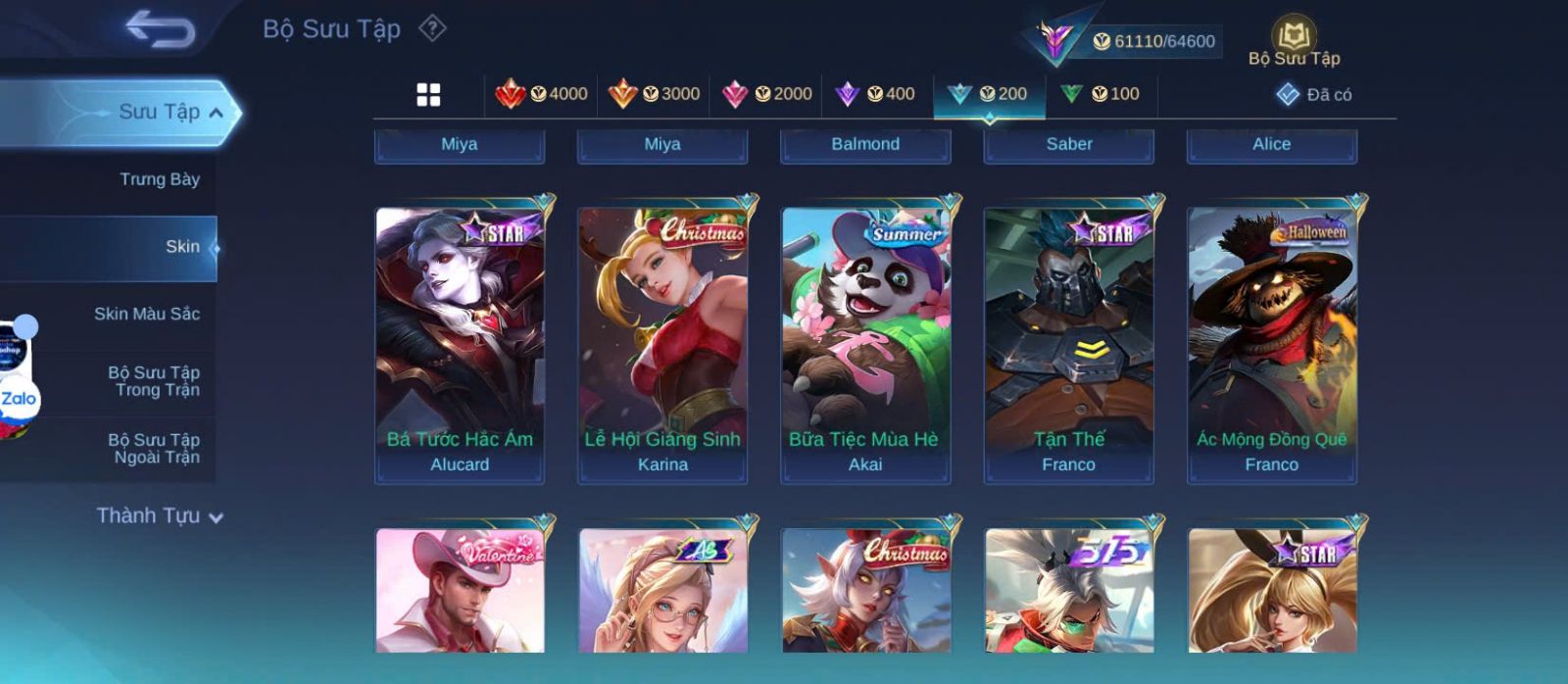Open the Bộ Sưu Tập book icon
Viewport: 1568px width, 684px height.
[1294, 42]
